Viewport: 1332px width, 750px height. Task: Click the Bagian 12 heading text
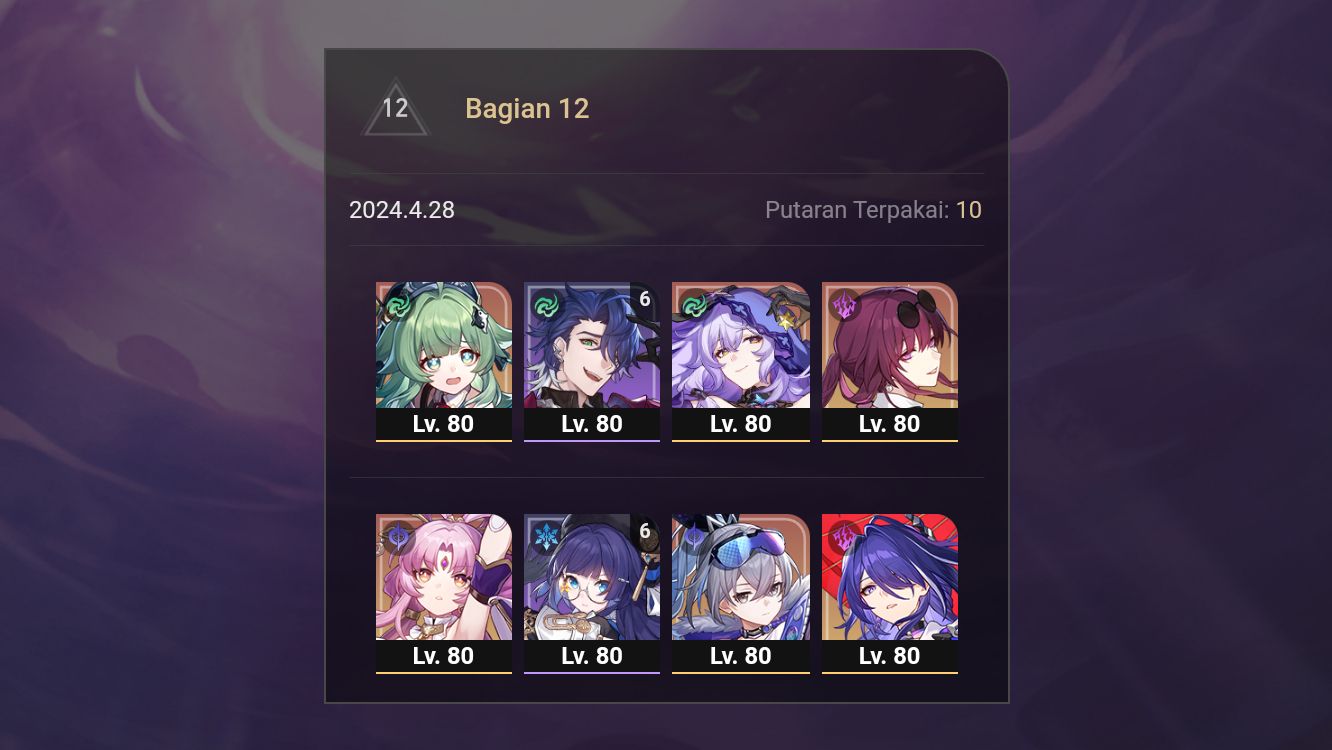527,108
